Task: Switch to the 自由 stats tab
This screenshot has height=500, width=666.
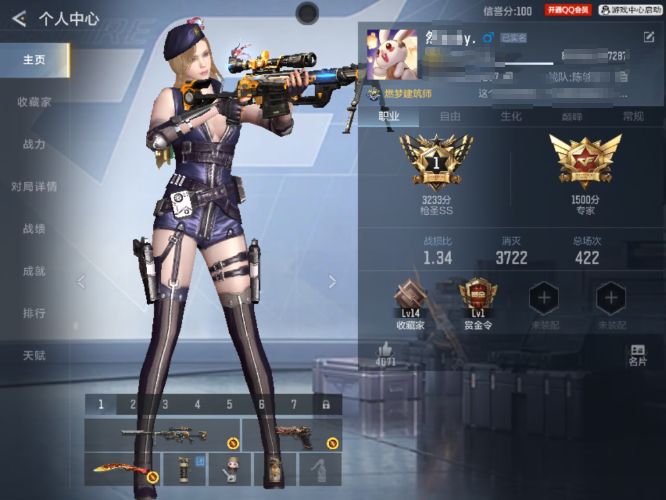Action: tap(450, 116)
